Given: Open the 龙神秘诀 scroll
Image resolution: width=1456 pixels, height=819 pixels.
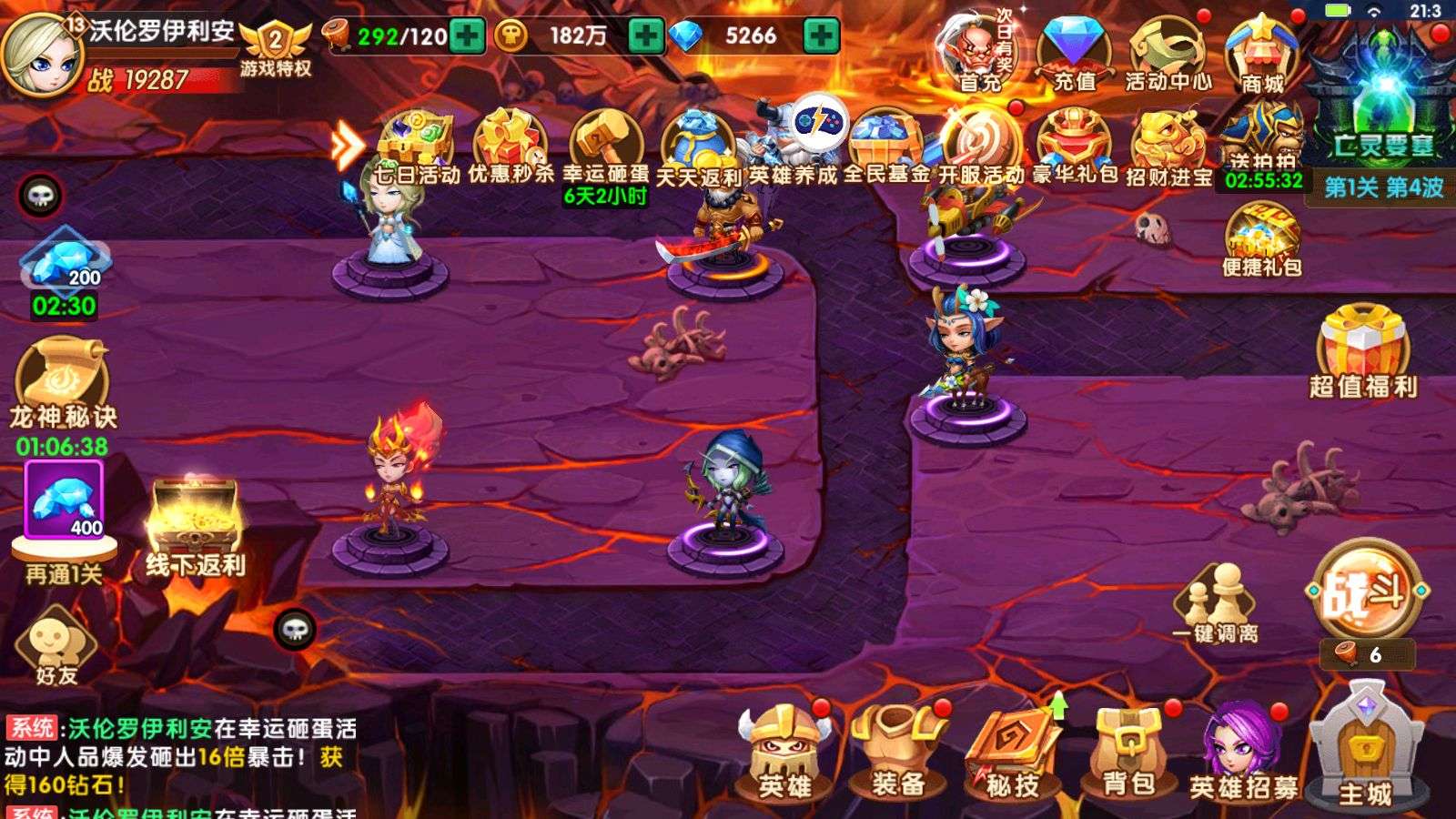Looking at the screenshot, I should 63,382.
